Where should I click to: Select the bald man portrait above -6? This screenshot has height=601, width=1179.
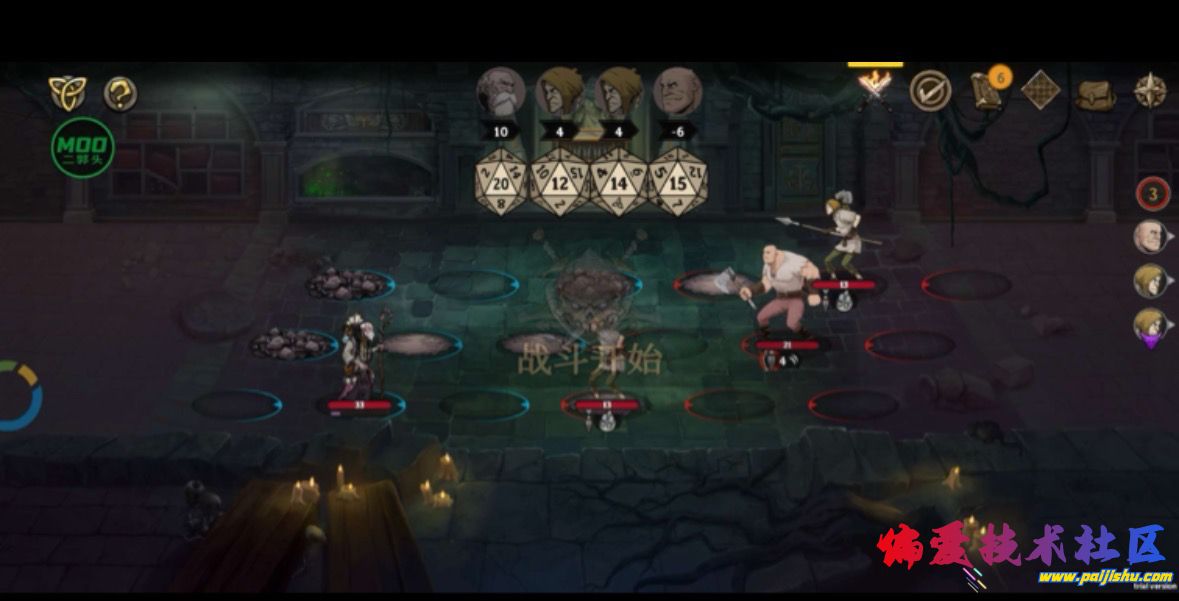[x=677, y=92]
